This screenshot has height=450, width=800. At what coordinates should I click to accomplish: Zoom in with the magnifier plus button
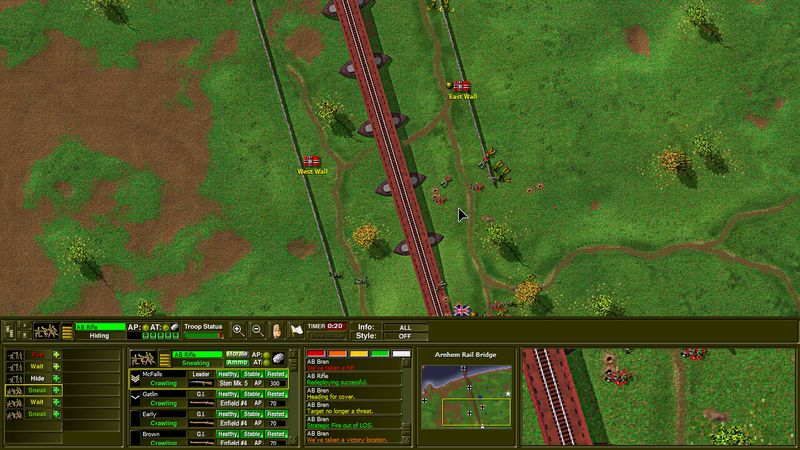[238, 329]
